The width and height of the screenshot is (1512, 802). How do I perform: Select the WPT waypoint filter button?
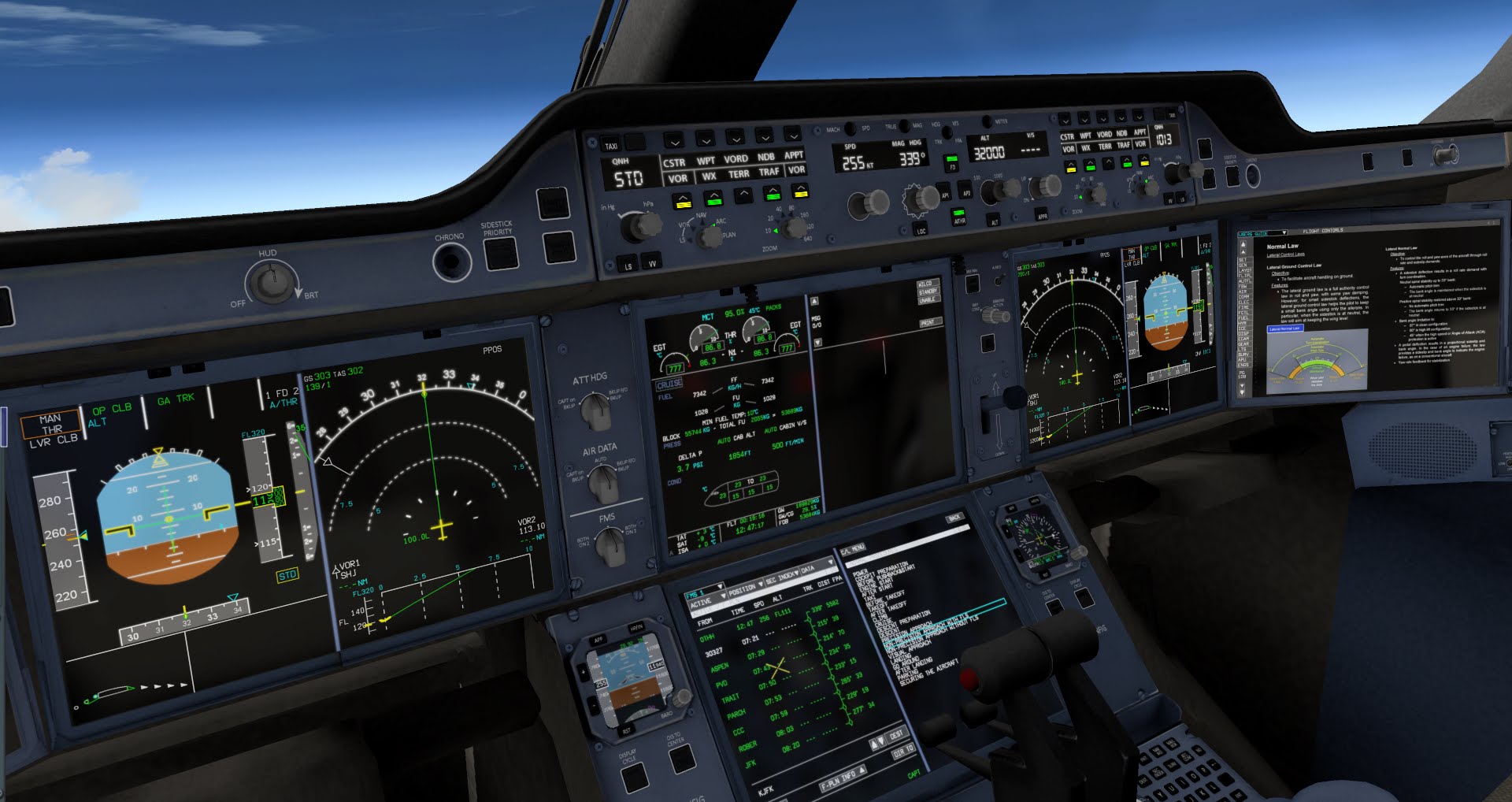pos(707,161)
